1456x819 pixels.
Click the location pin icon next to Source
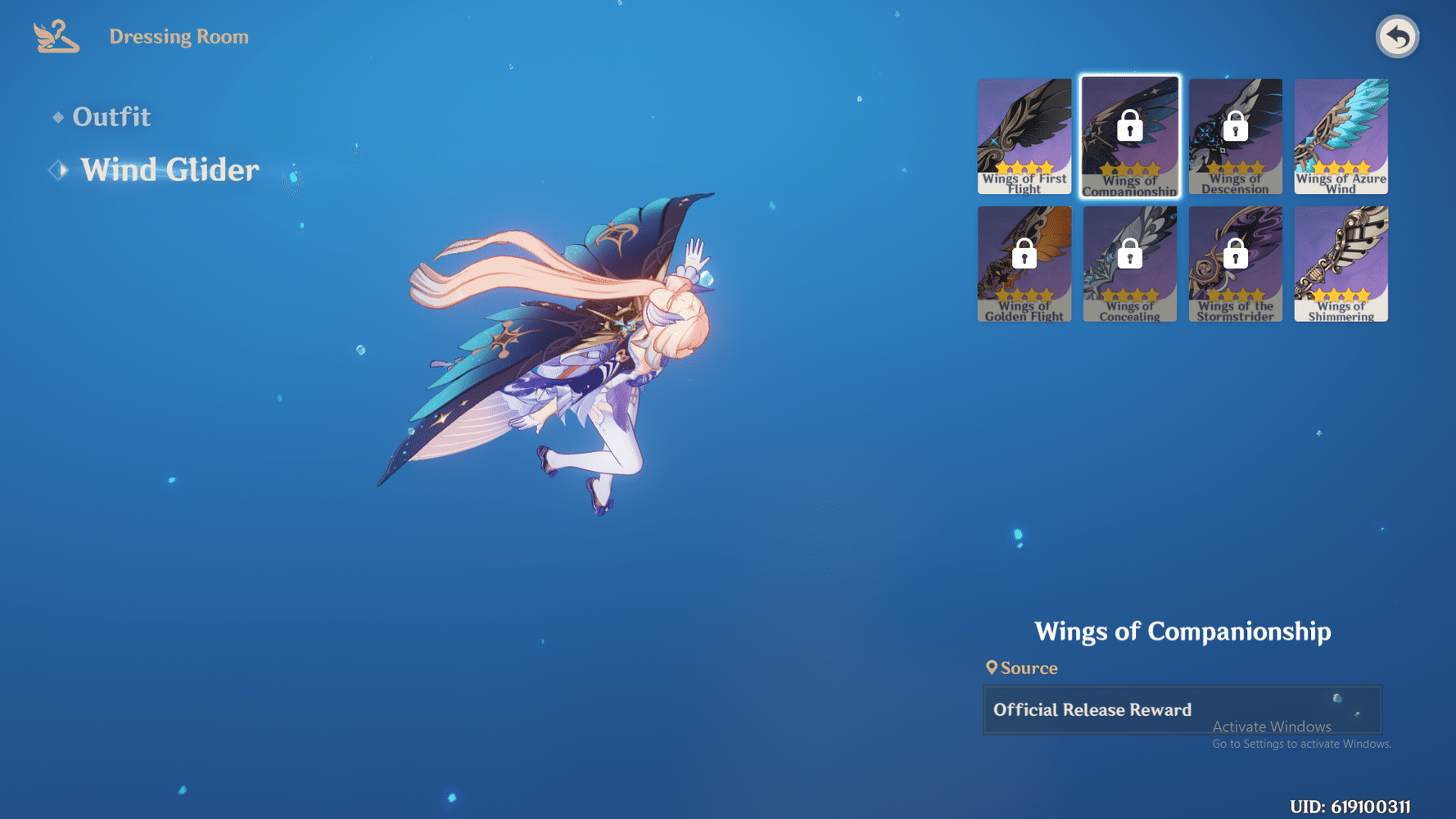pyautogui.click(x=993, y=667)
